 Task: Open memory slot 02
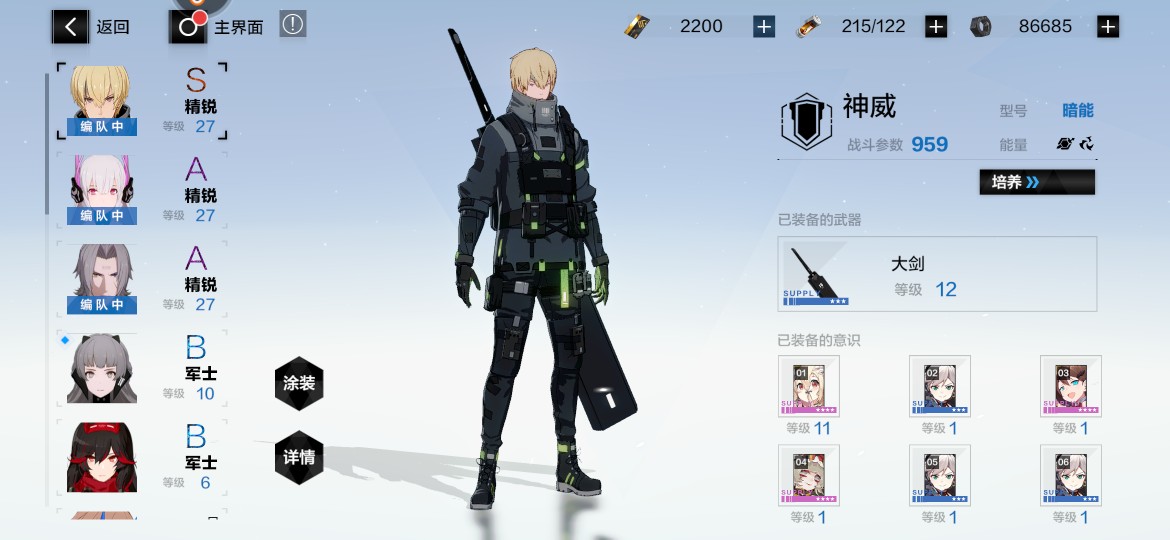[940, 386]
